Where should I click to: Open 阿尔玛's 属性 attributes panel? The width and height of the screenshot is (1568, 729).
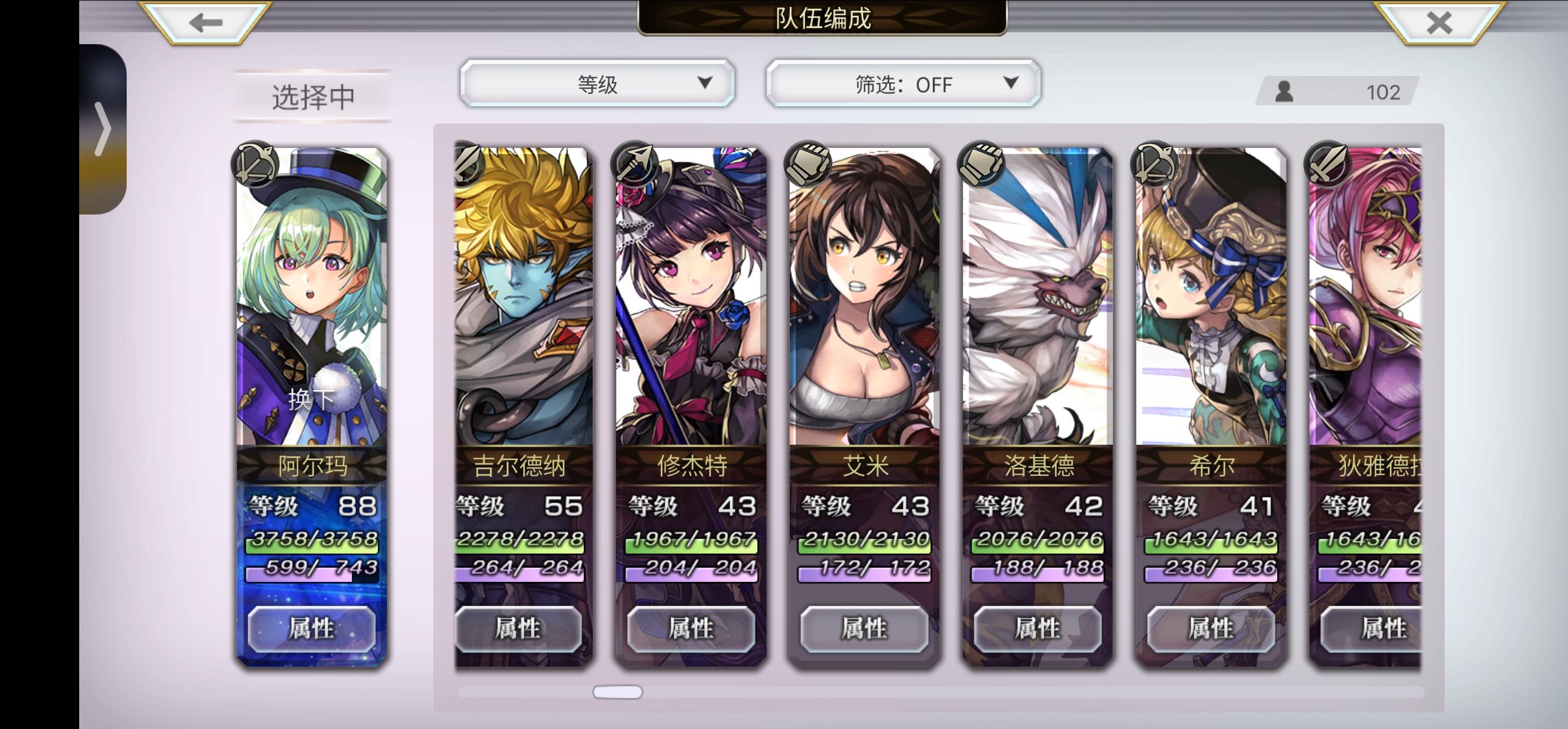[313, 629]
